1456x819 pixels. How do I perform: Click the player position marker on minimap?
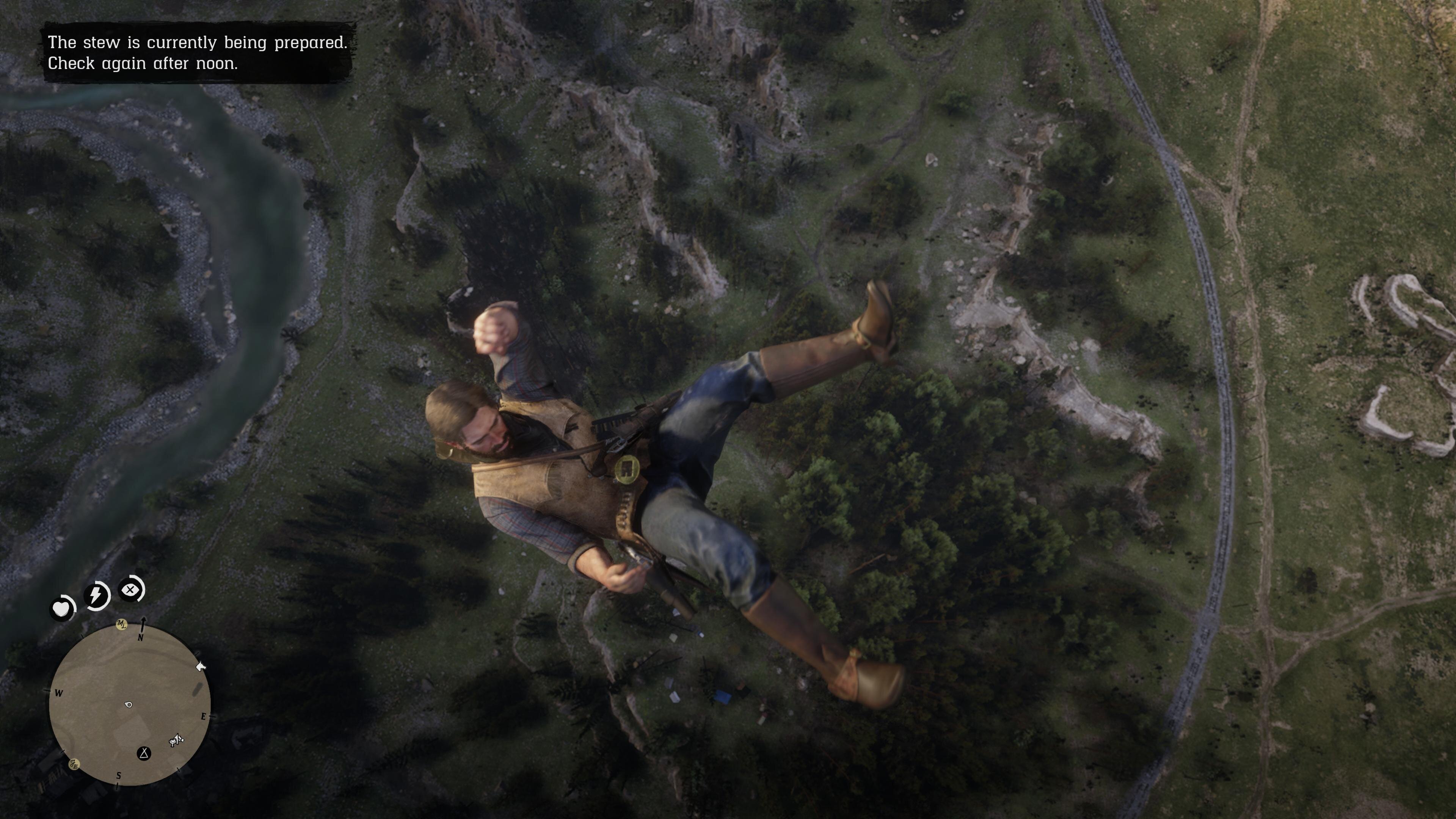pos(128,704)
